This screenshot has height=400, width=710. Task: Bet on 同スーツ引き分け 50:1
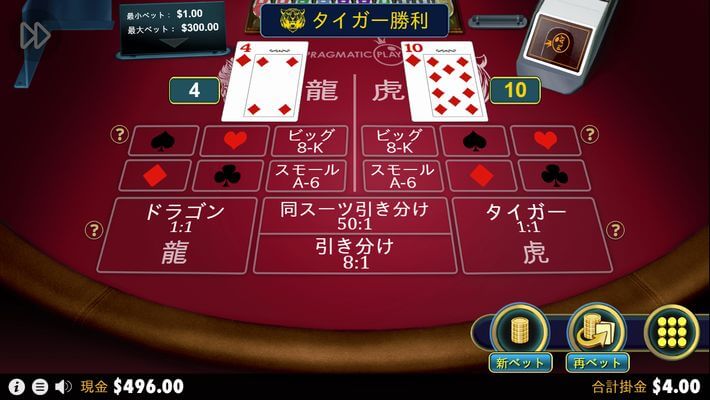(355, 214)
